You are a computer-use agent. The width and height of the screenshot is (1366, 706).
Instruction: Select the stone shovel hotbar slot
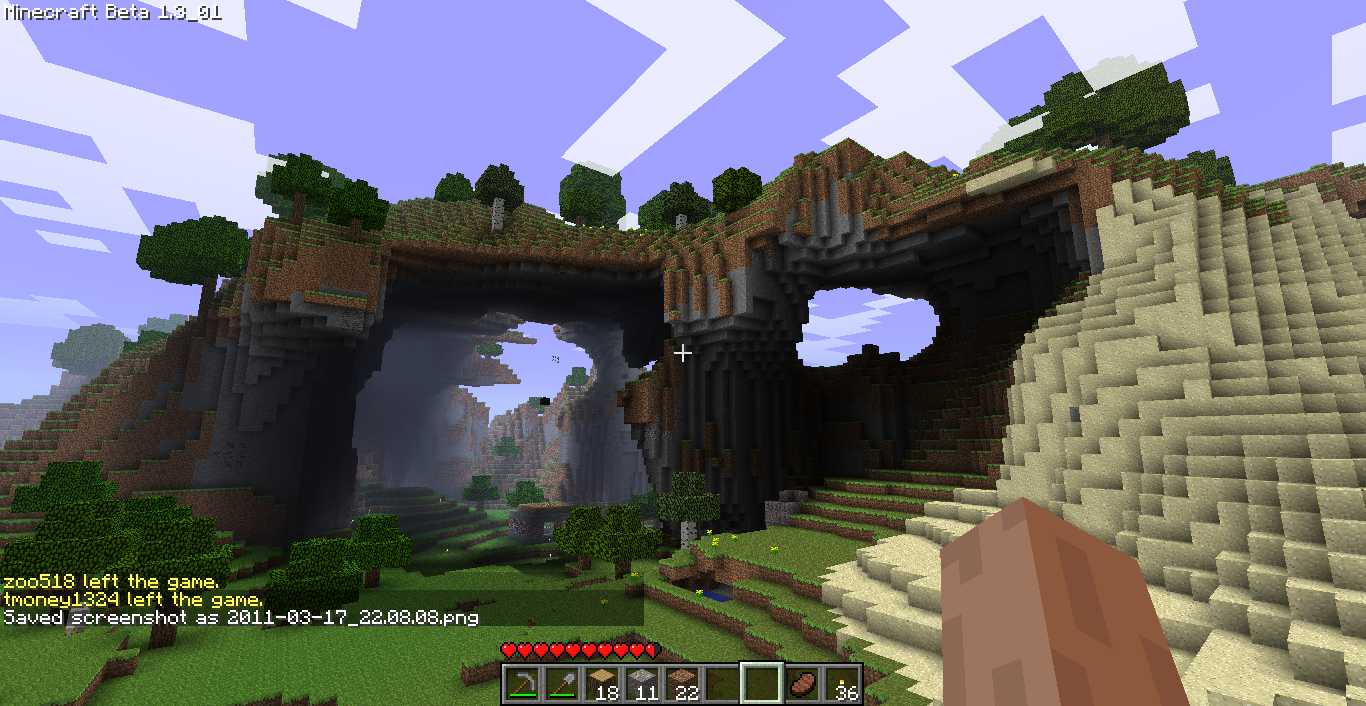[x=561, y=684]
